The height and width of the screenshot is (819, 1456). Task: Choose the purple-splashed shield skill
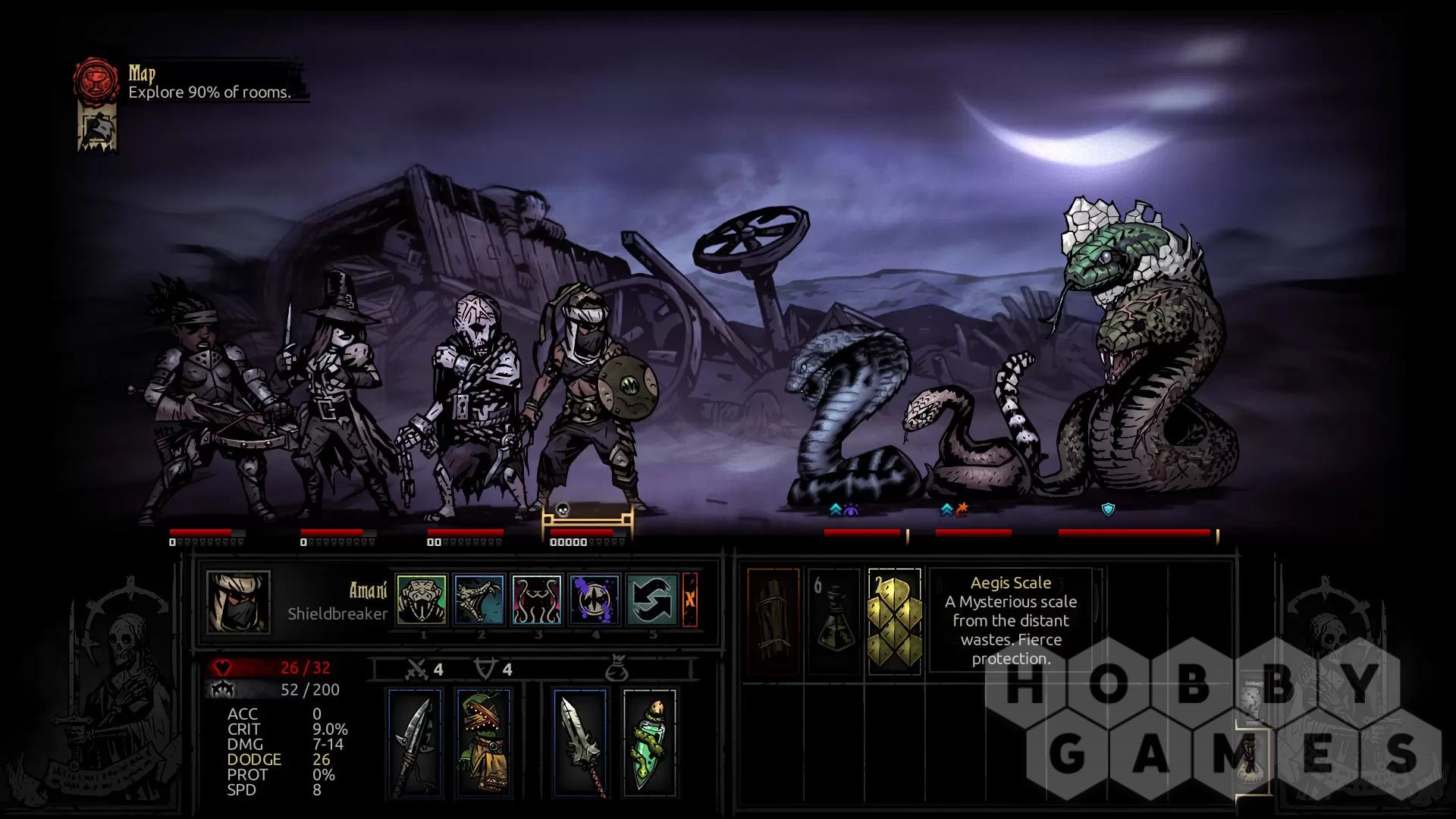tap(595, 599)
